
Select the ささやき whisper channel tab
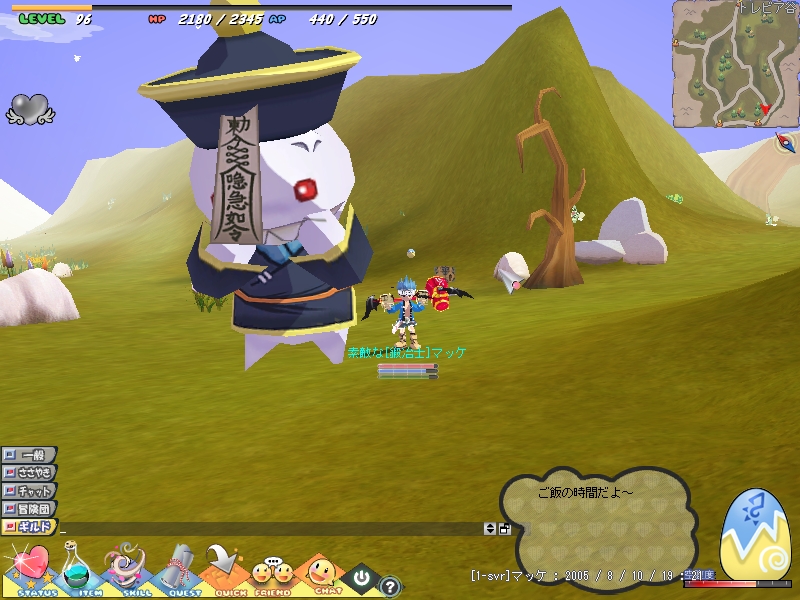(x=30, y=473)
